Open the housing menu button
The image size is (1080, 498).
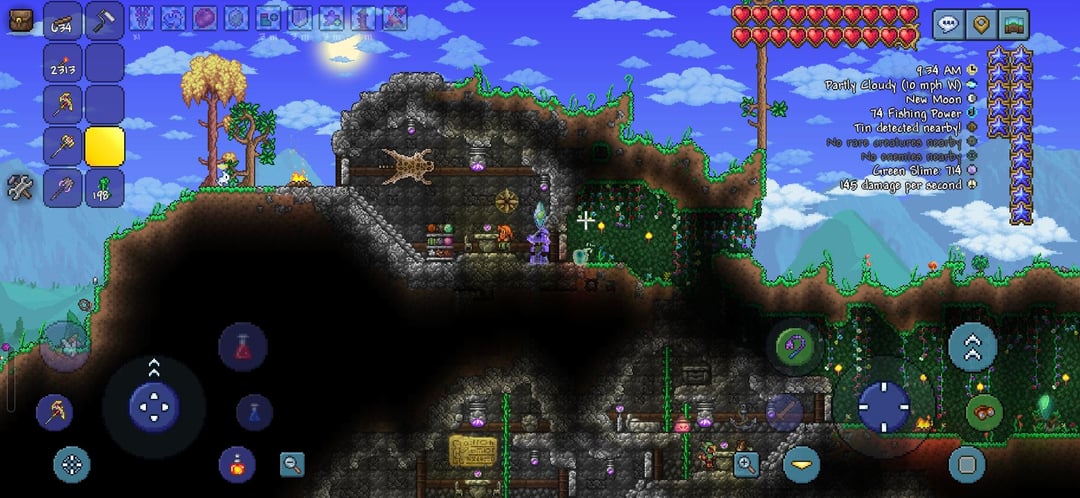[1014, 24]
